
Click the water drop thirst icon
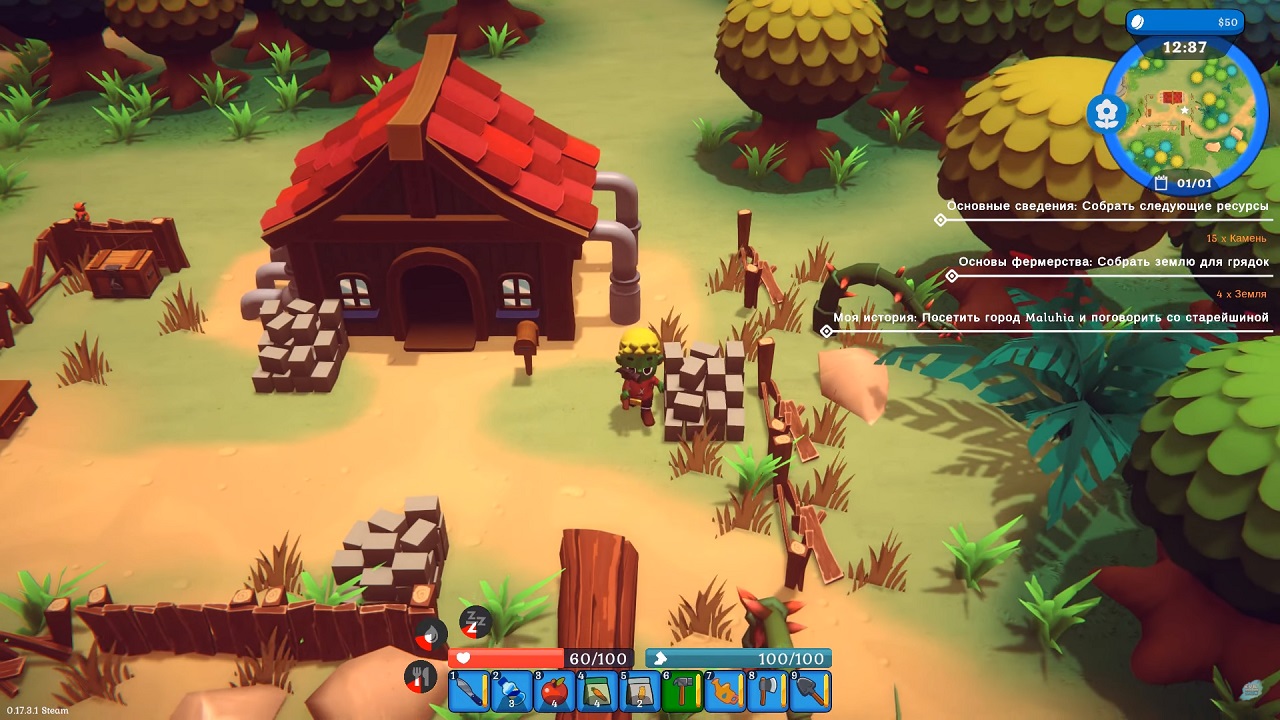(431, 633)
